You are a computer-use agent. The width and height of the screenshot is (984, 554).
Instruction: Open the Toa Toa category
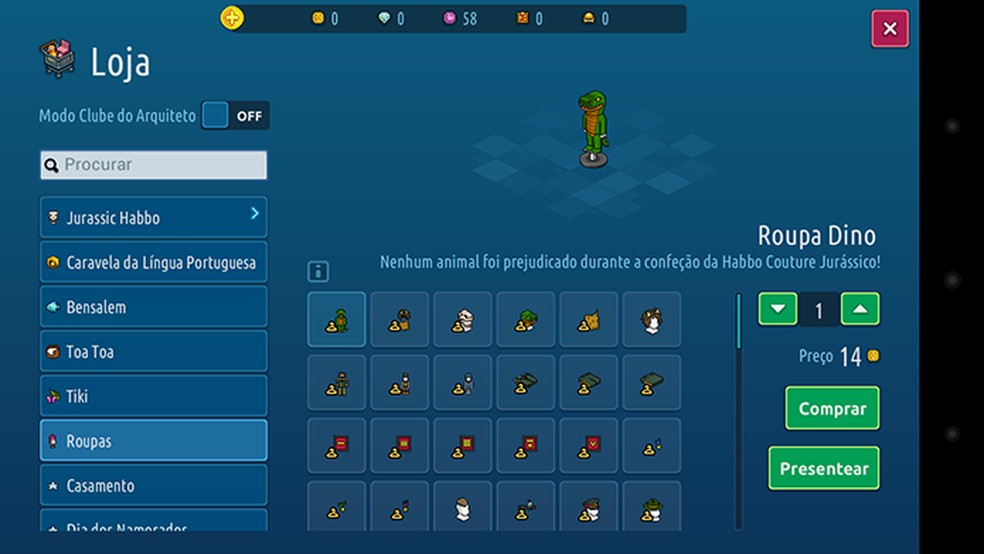[153, 352]
